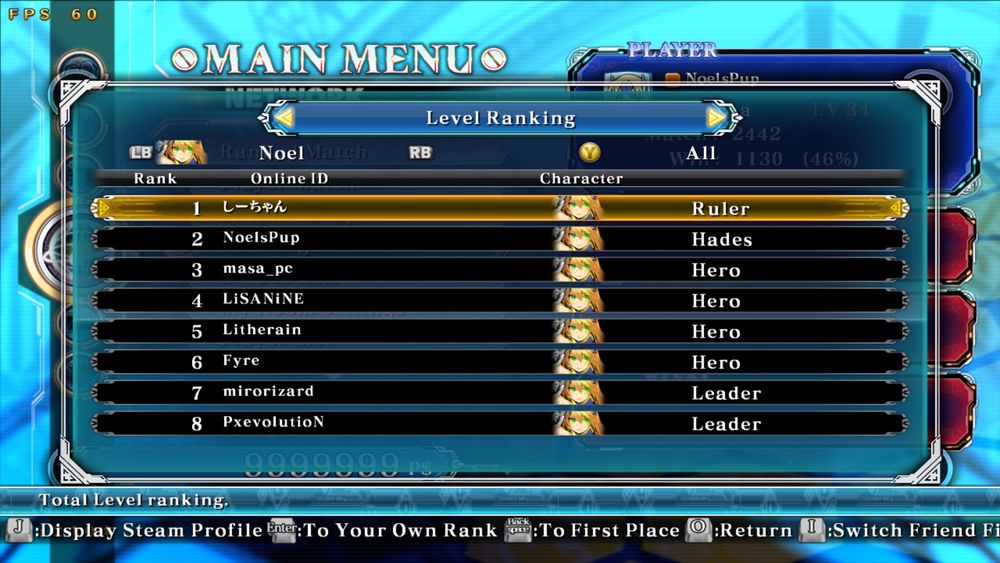The width and height of the screenshot is (1000, 563).
Task: Pick the LiSANiNE ranking entry
Action: pyautogui.click(x=500, y=301)
